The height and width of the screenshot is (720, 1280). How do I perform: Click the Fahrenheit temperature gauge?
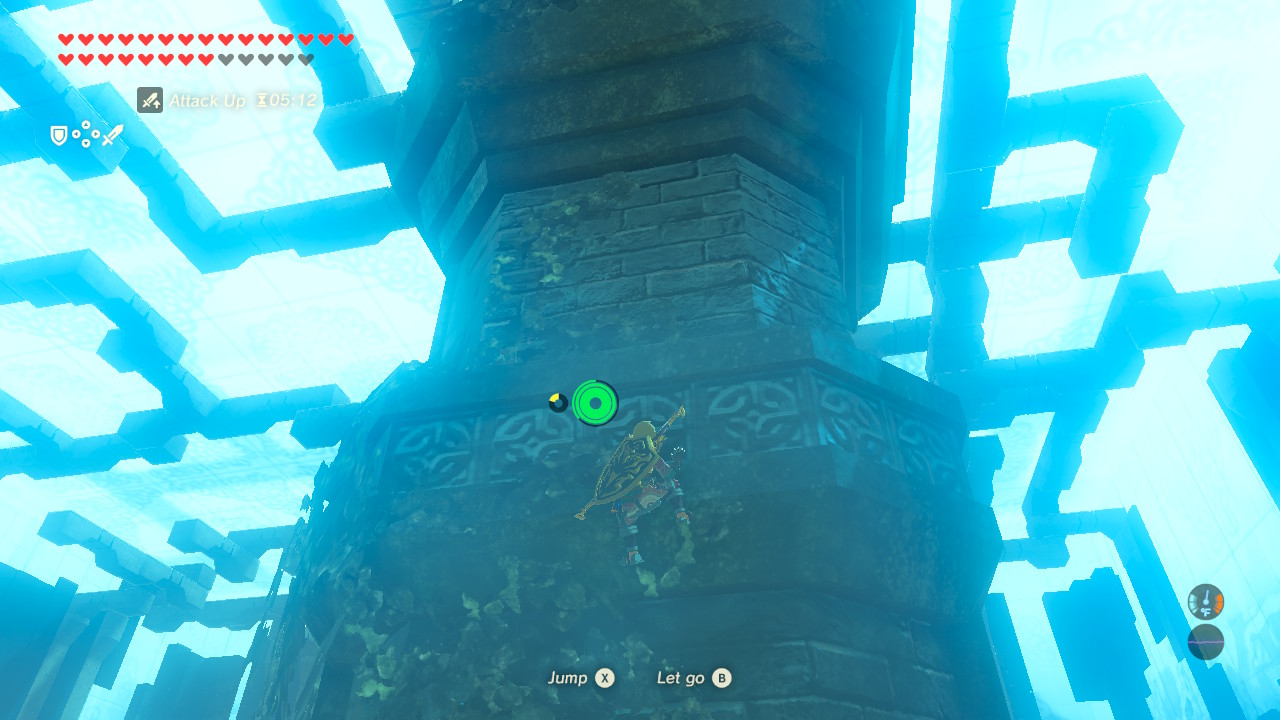[1206, 602]
